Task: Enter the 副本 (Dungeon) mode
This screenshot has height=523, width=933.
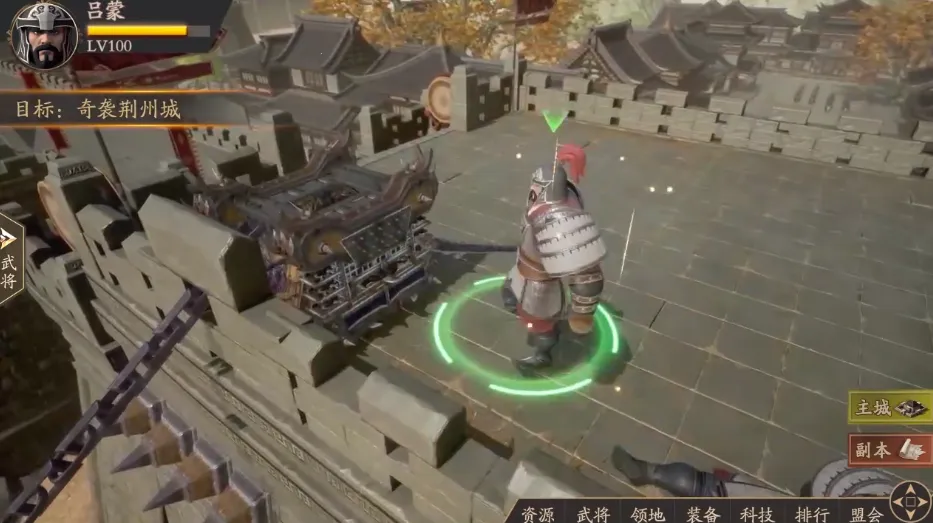Action: (888, 450)
